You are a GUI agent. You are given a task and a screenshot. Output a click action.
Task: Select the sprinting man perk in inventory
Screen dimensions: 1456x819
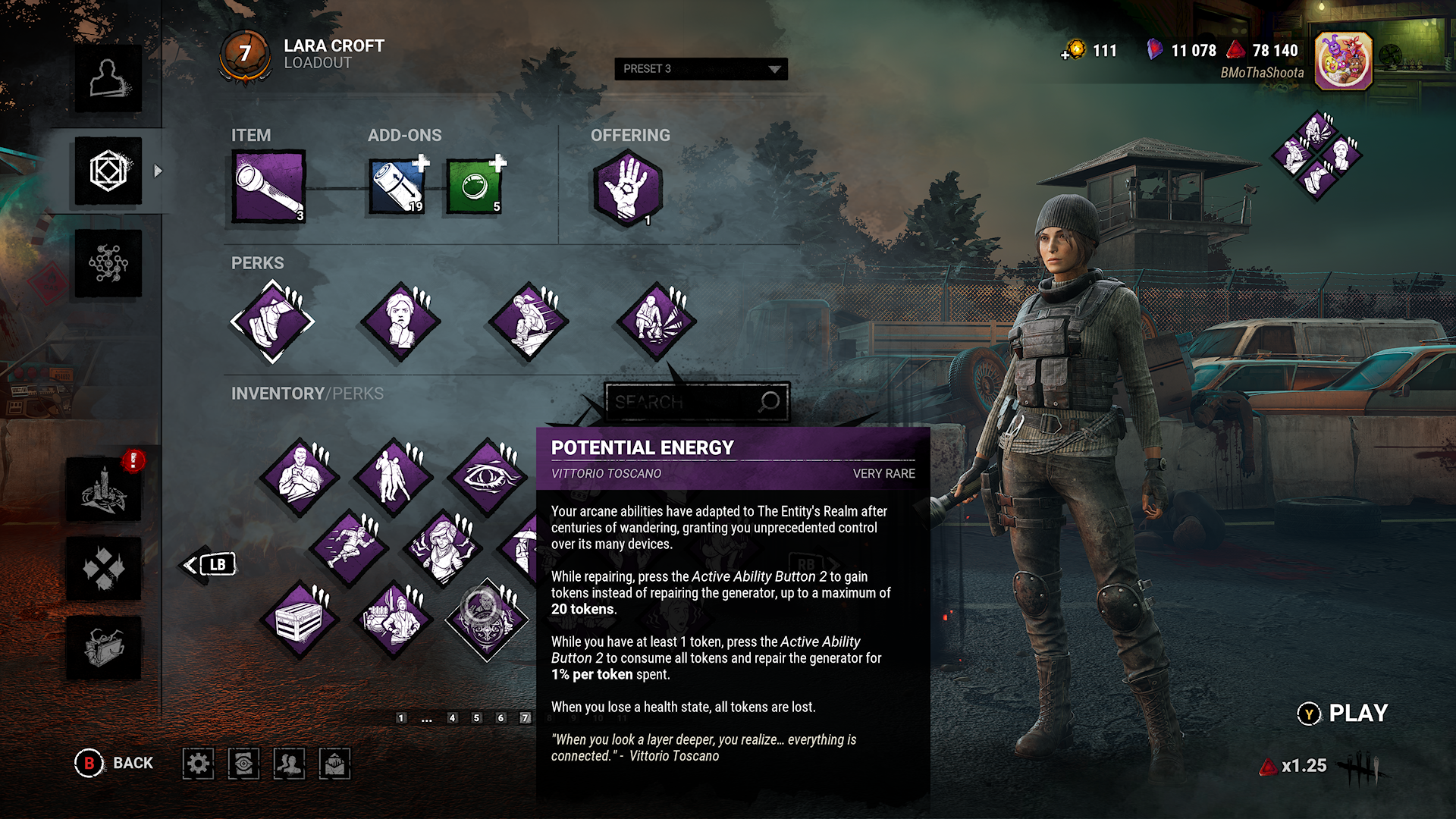pos(349,548)
